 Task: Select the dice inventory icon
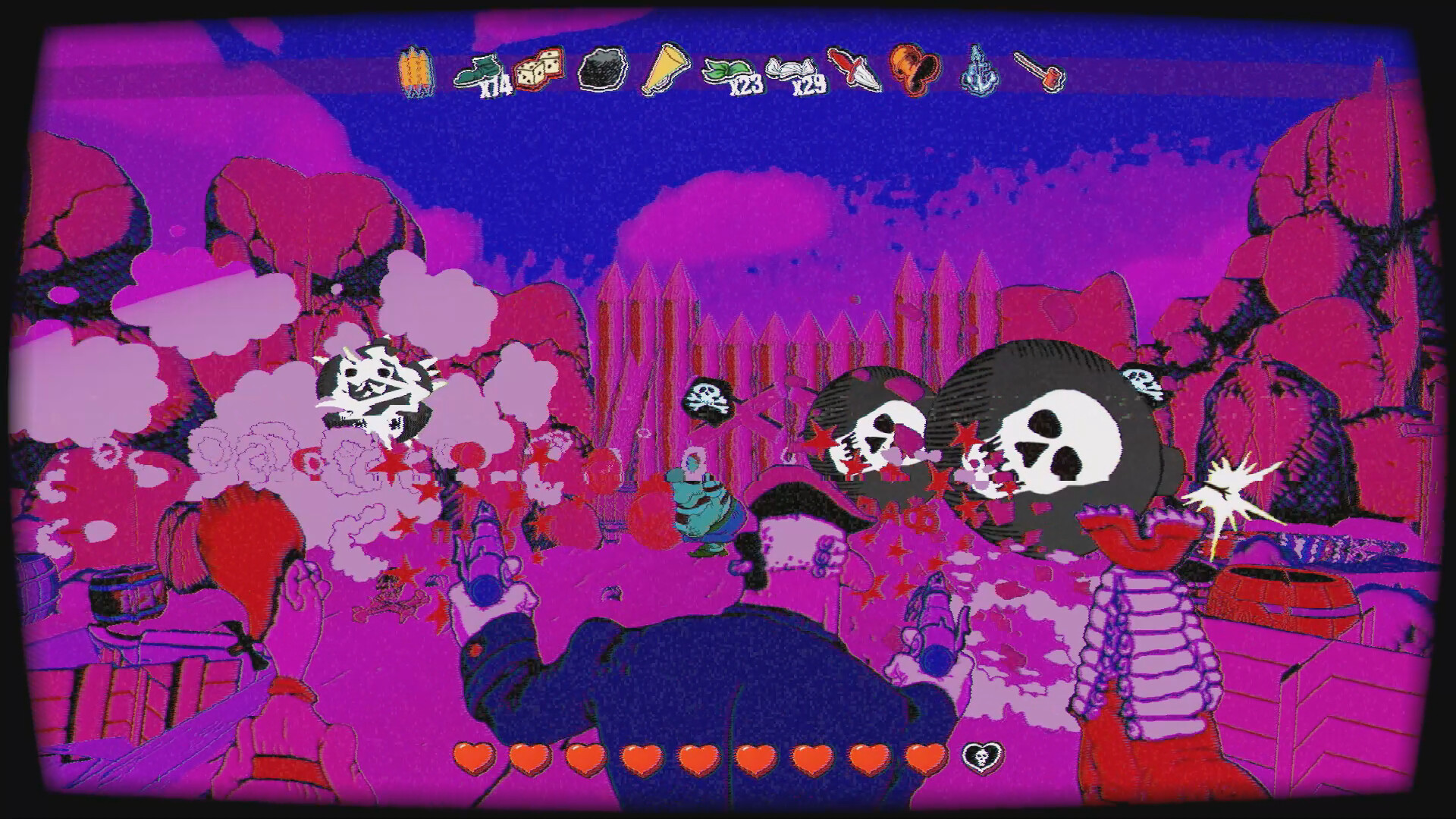(x=538, y=70)
